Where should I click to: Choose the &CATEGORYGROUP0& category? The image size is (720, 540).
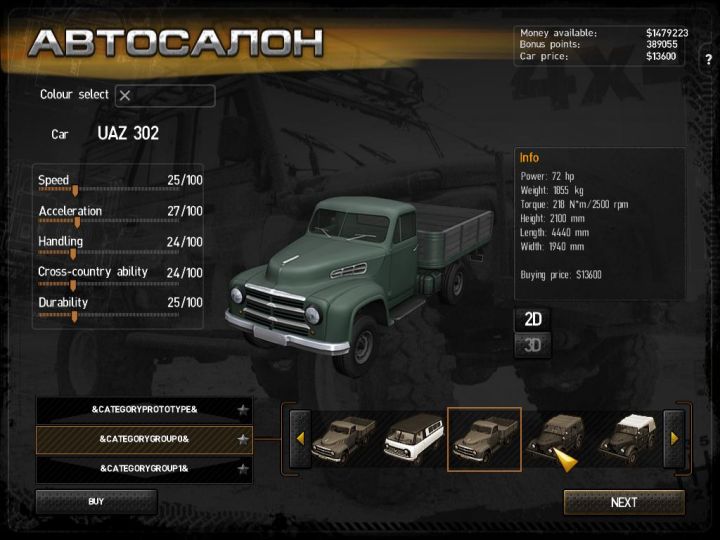(144, 439)
